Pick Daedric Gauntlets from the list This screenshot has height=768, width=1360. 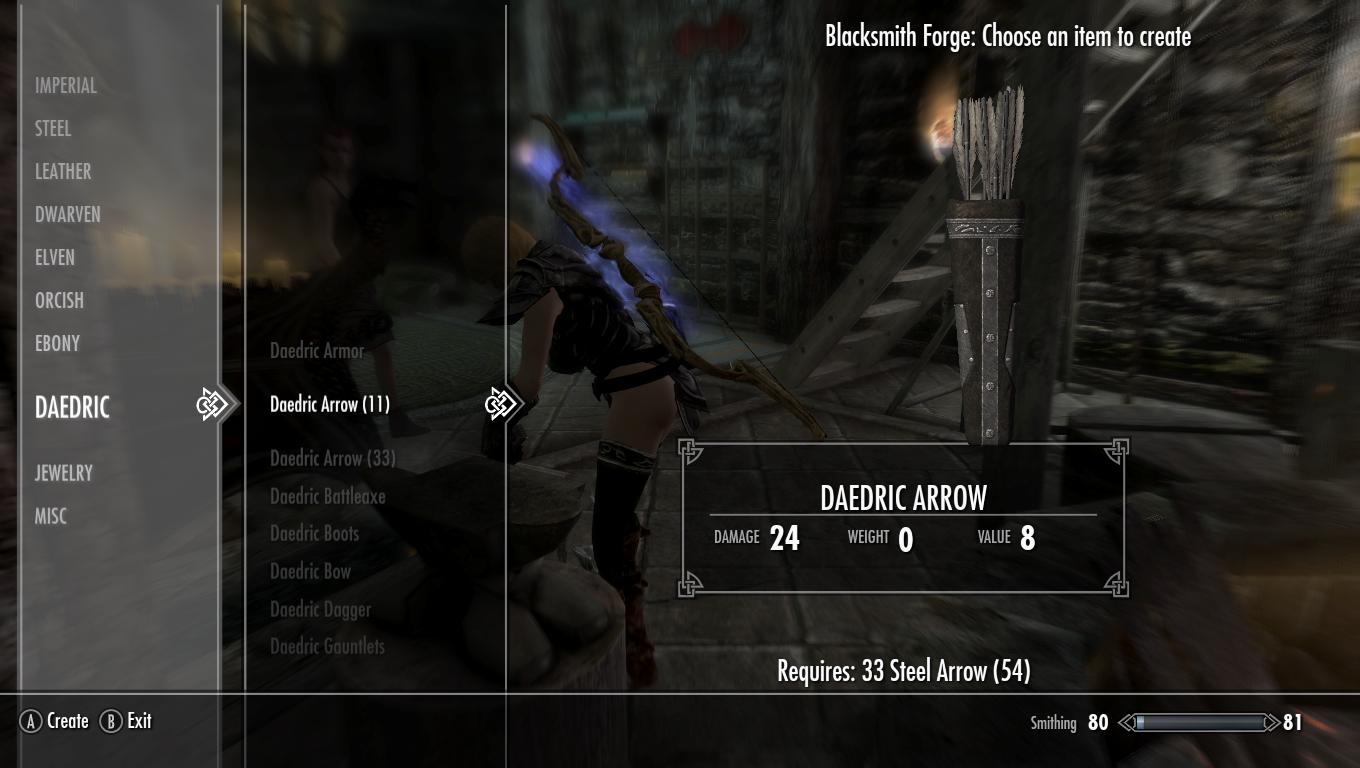pos(327,647)
